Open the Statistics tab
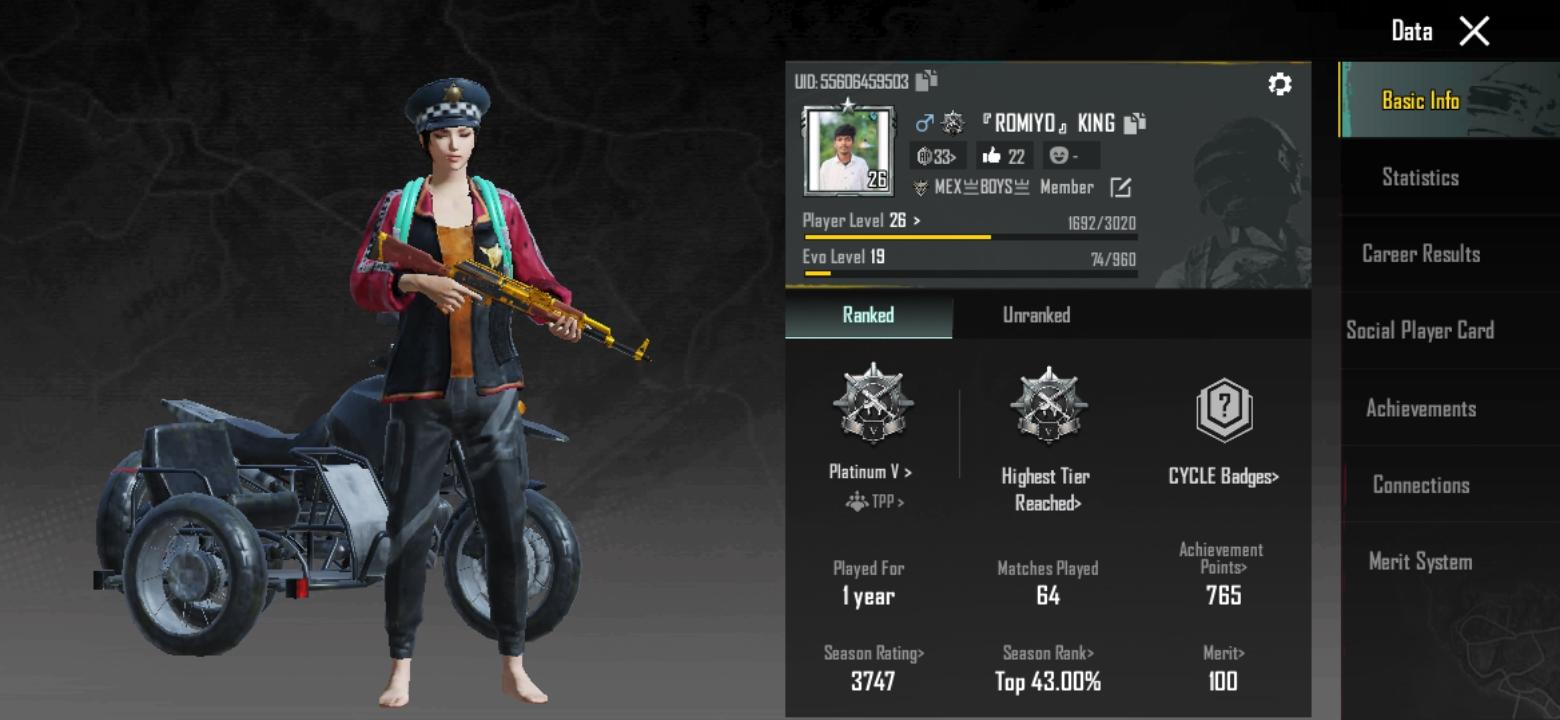Viewport: 1560px width, 720px height. [1420, 178]
